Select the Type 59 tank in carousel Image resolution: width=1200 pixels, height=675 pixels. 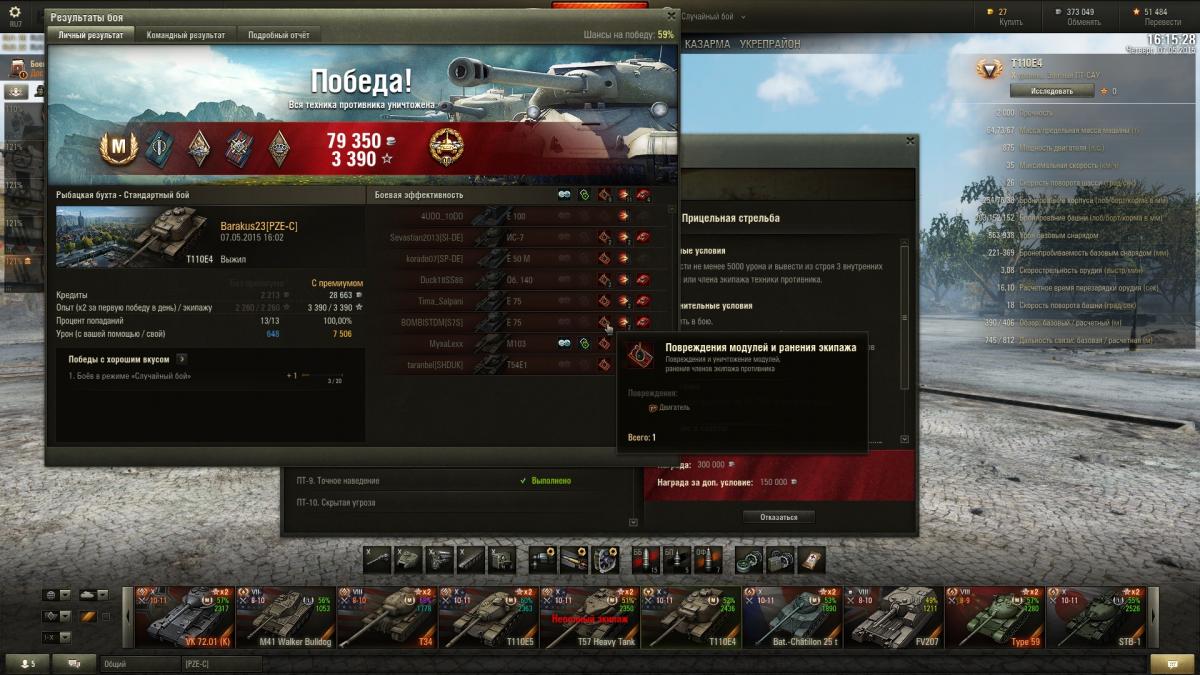(x=995, y=617)
